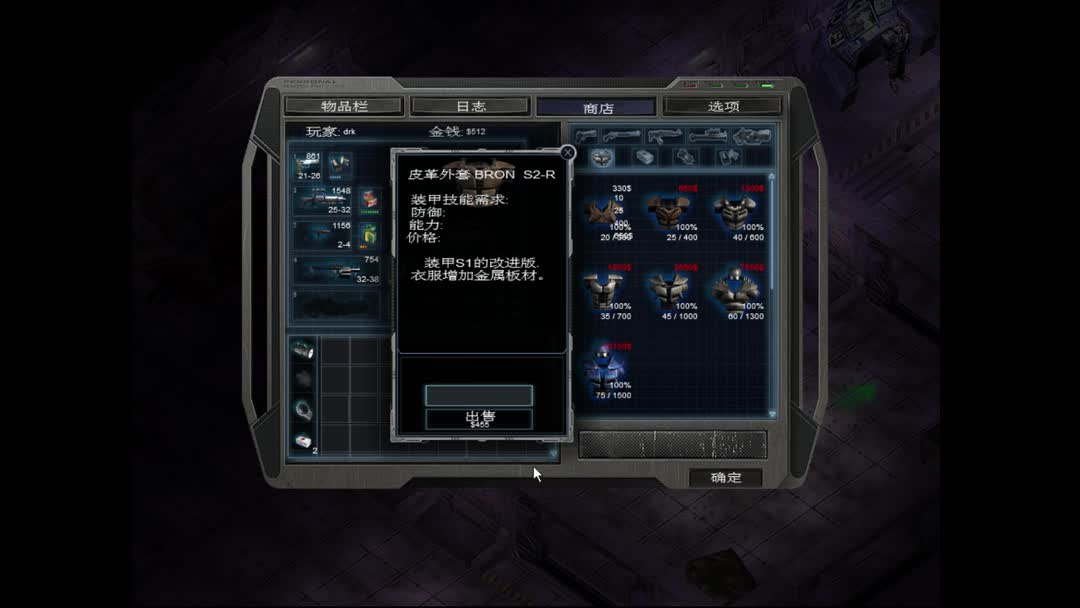The height and width of the screenshot is (608, 1080).
Task: Select the 40 / 600 armor for sale
Action: coord(737,213)
